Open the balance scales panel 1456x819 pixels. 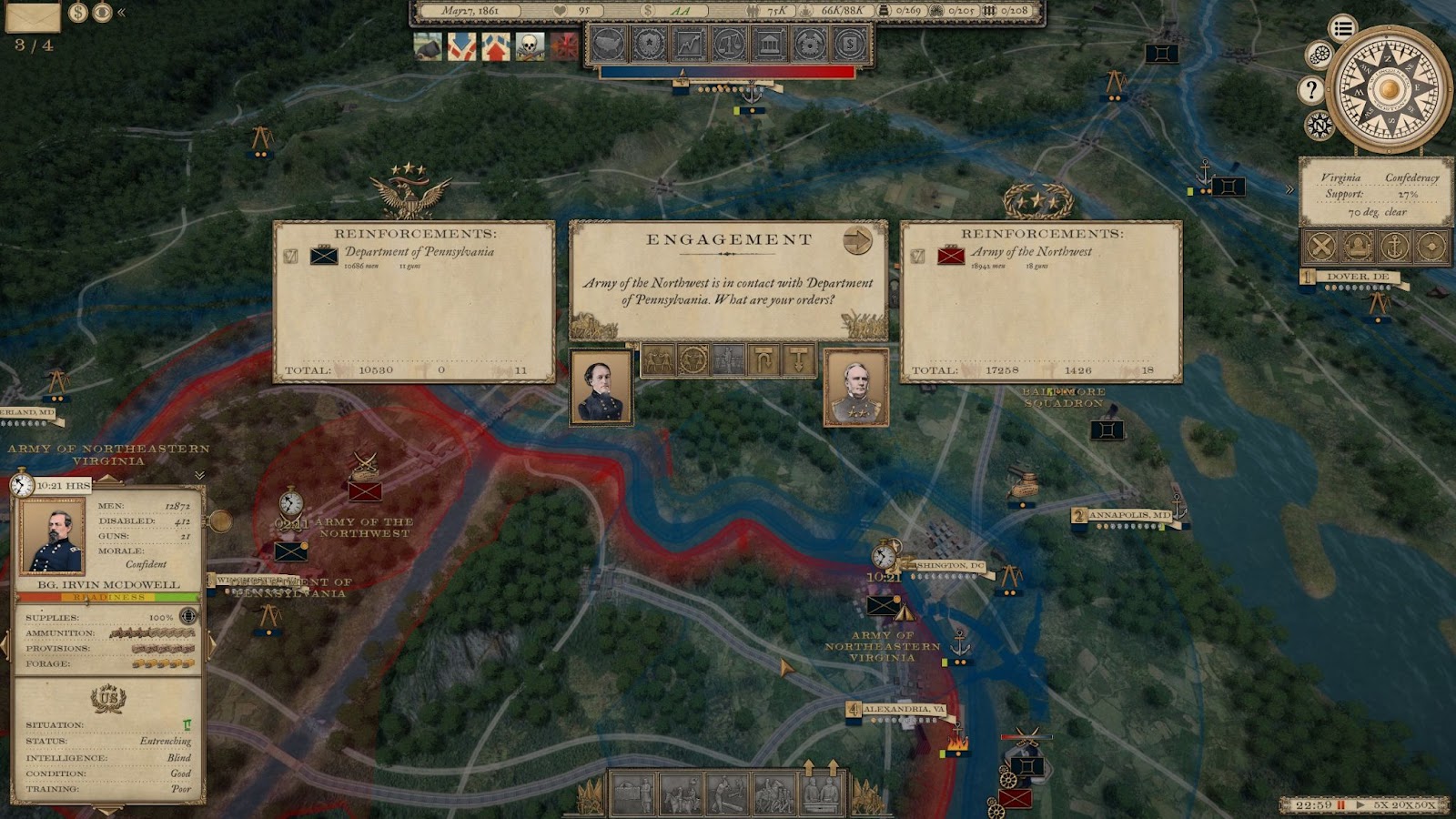729,44
